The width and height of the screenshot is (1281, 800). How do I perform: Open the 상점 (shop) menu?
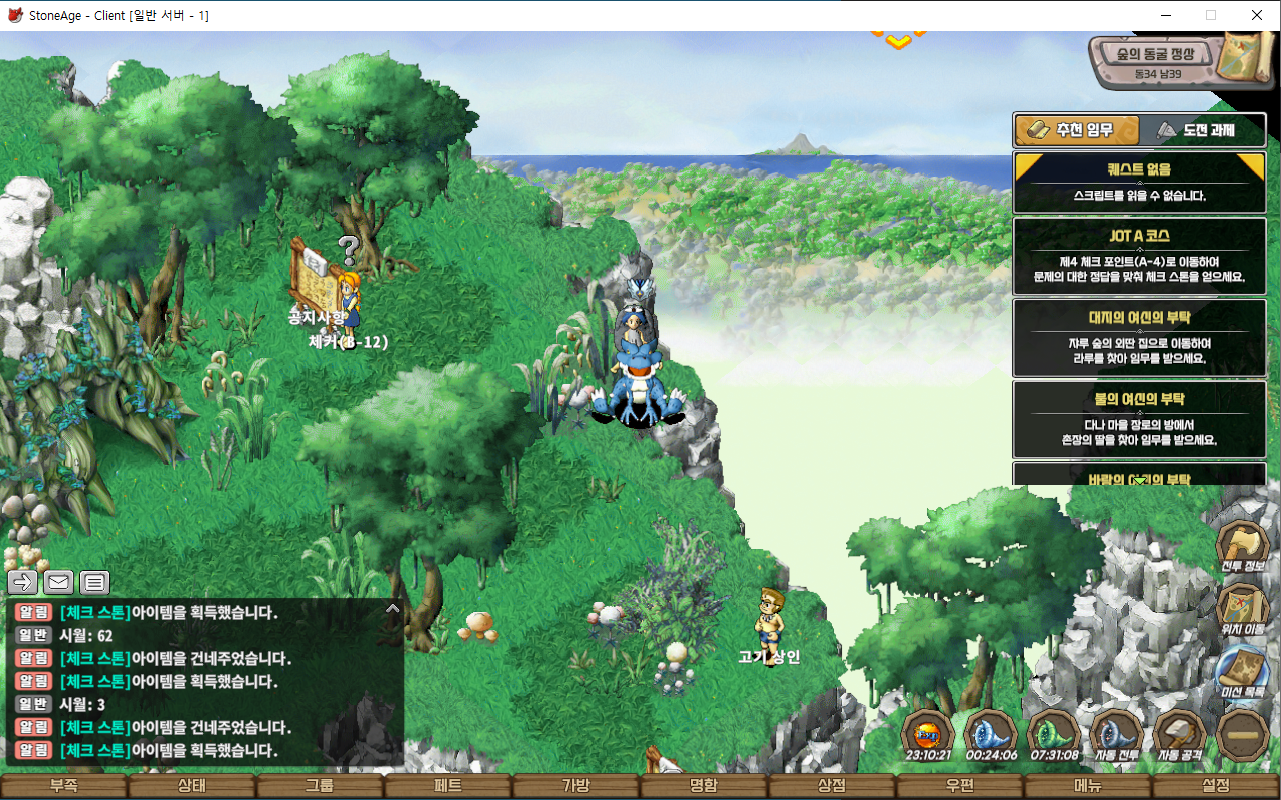click(x=832, y=786)
